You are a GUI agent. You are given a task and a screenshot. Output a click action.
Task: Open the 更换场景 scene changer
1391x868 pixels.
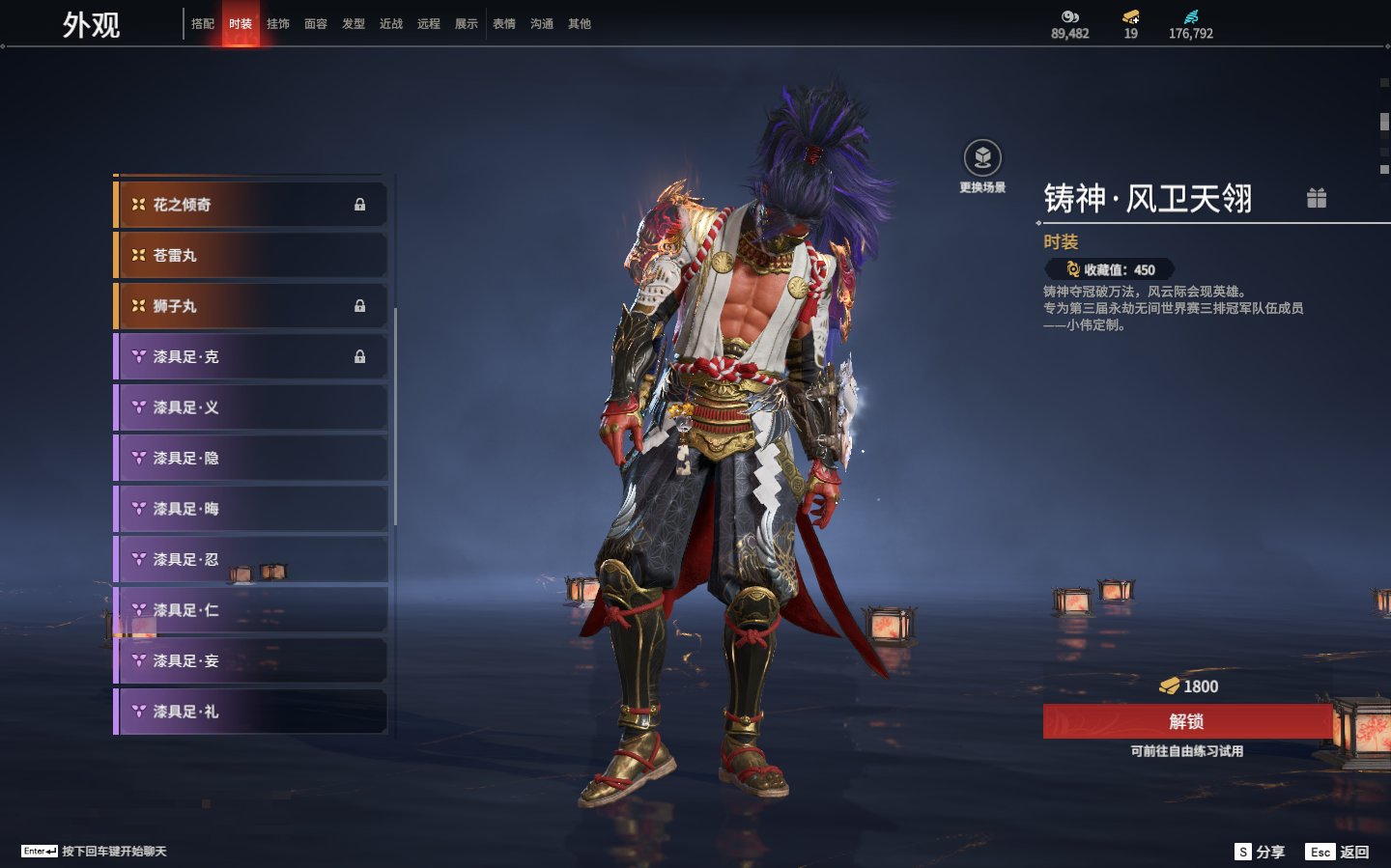tap(982, 158)
